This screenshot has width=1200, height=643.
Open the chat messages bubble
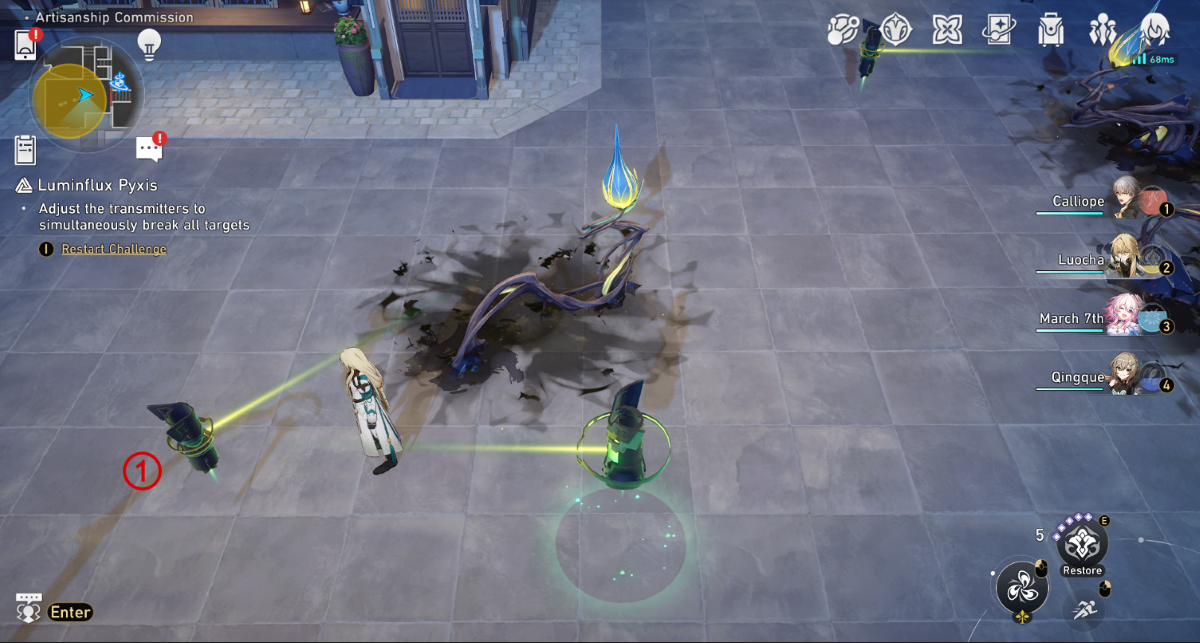point(148,149)
